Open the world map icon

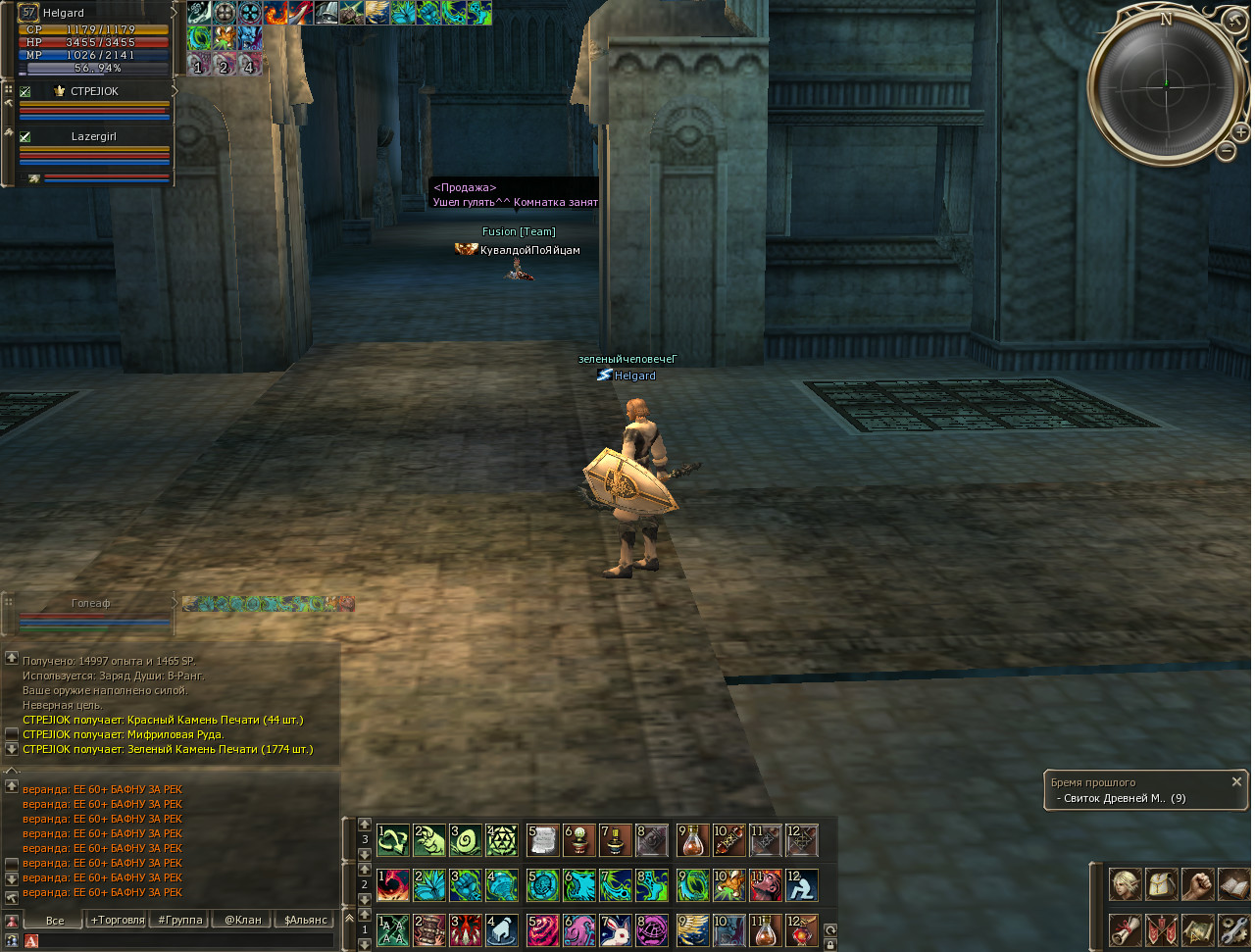pyautogui.click(x=1197, y=928)
